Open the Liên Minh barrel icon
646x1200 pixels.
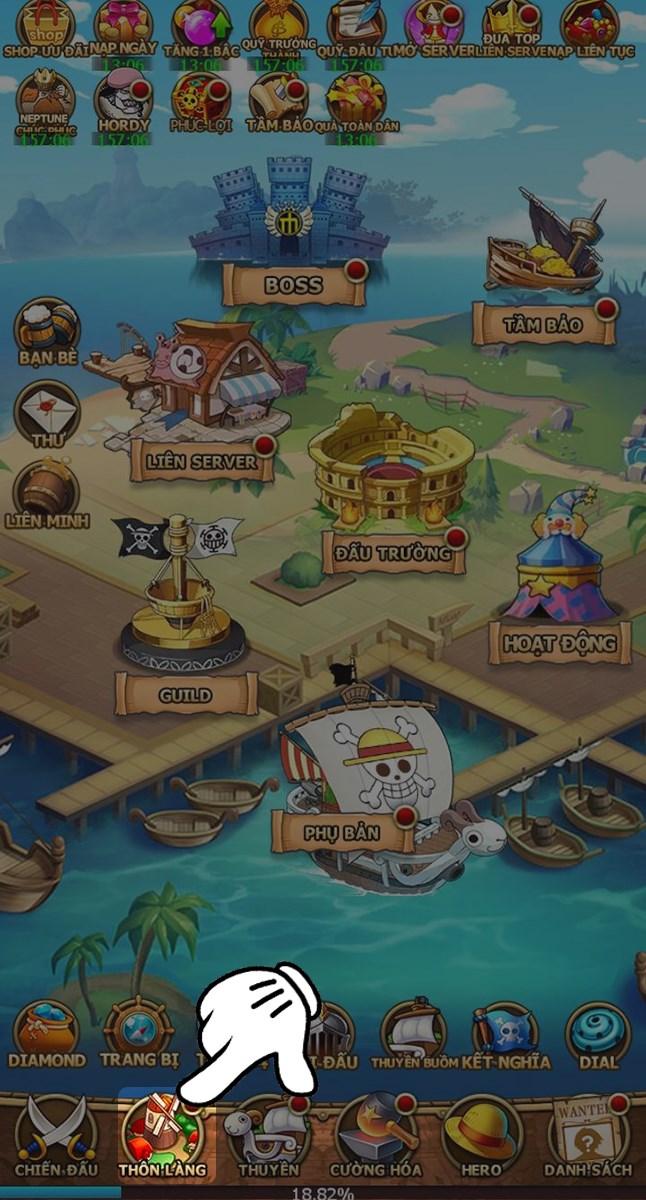point(47,493)
